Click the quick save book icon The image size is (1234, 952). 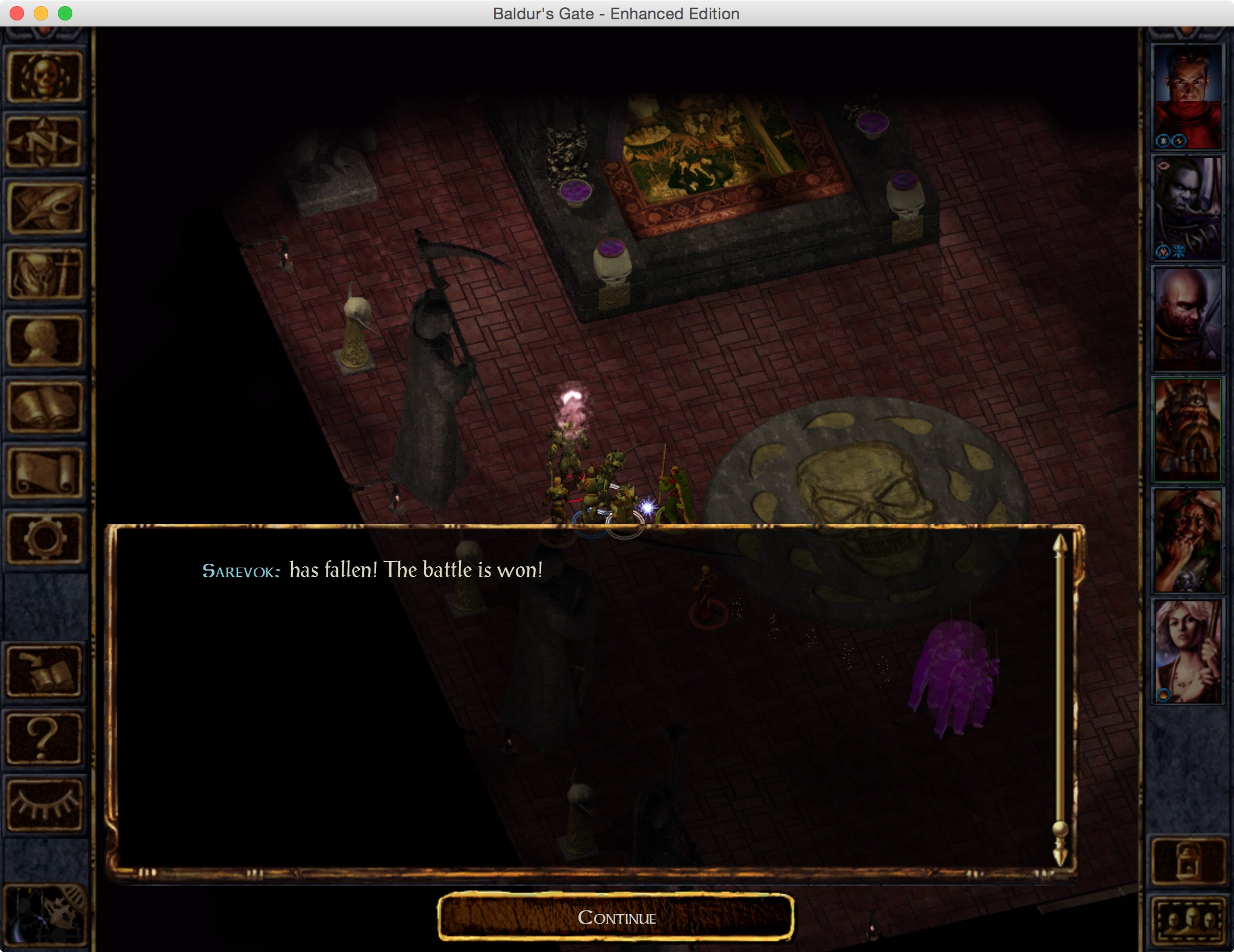(45, 671)
